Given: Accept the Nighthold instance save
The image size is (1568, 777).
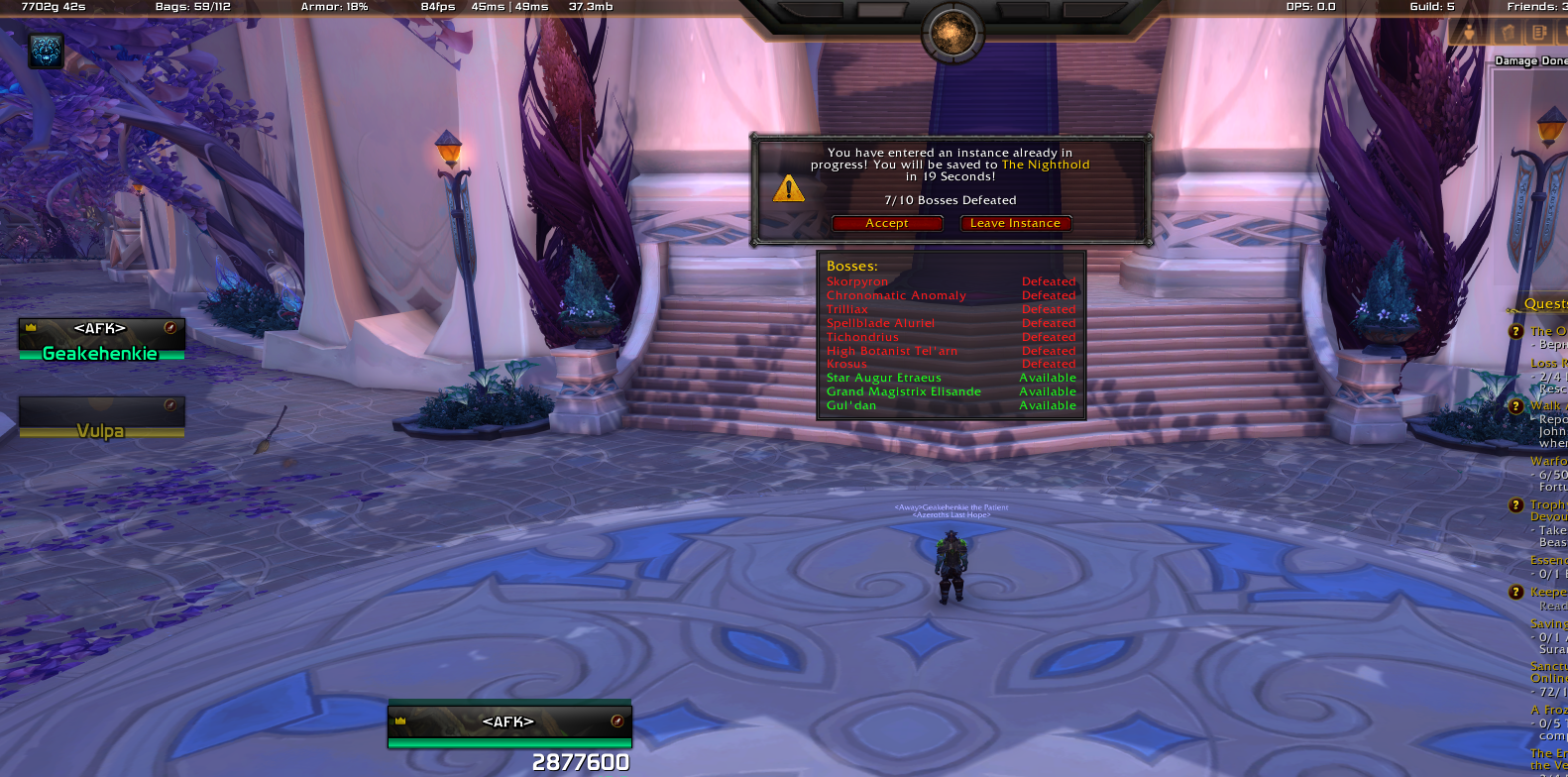Looking at the screenshot, I should (x=886, y=224).
